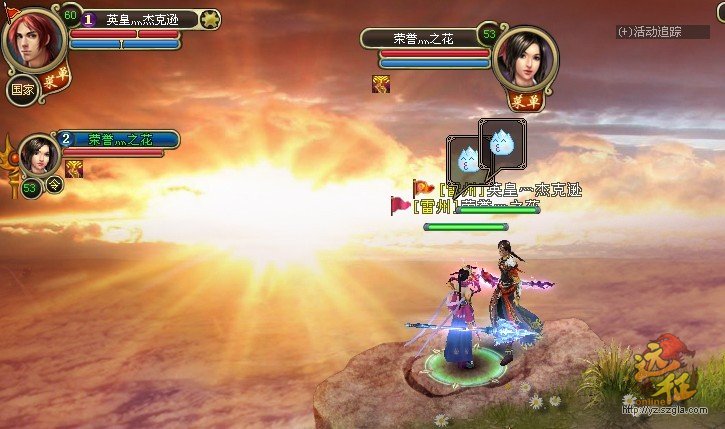The image size is (725, 429).
Task: Click the party name bar numbered 2
Action: 120,140
